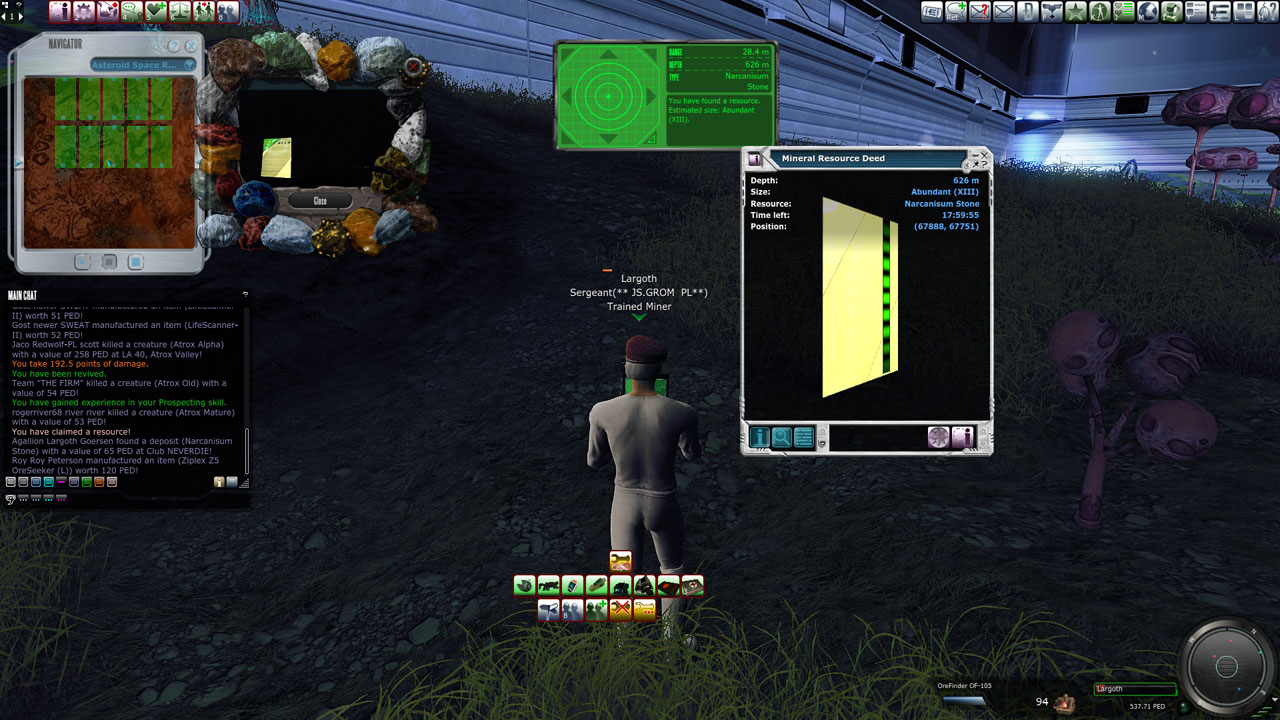Open the envelope mail icon in top bar
Viewport: 1280px width, 720px height.
pos(1003,12)
